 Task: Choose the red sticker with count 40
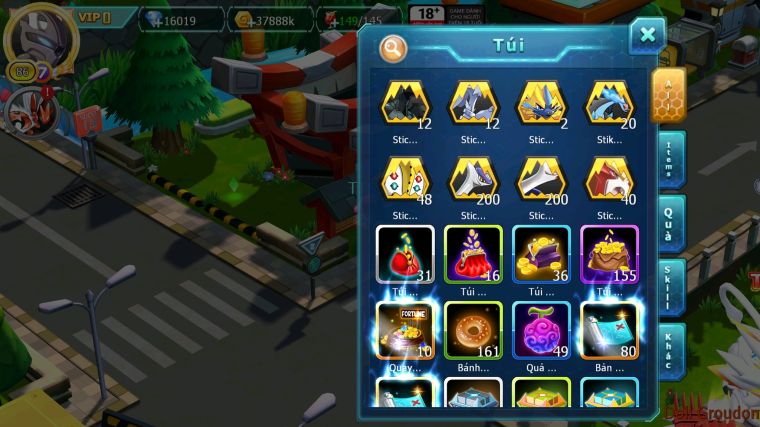coord(608,178)
